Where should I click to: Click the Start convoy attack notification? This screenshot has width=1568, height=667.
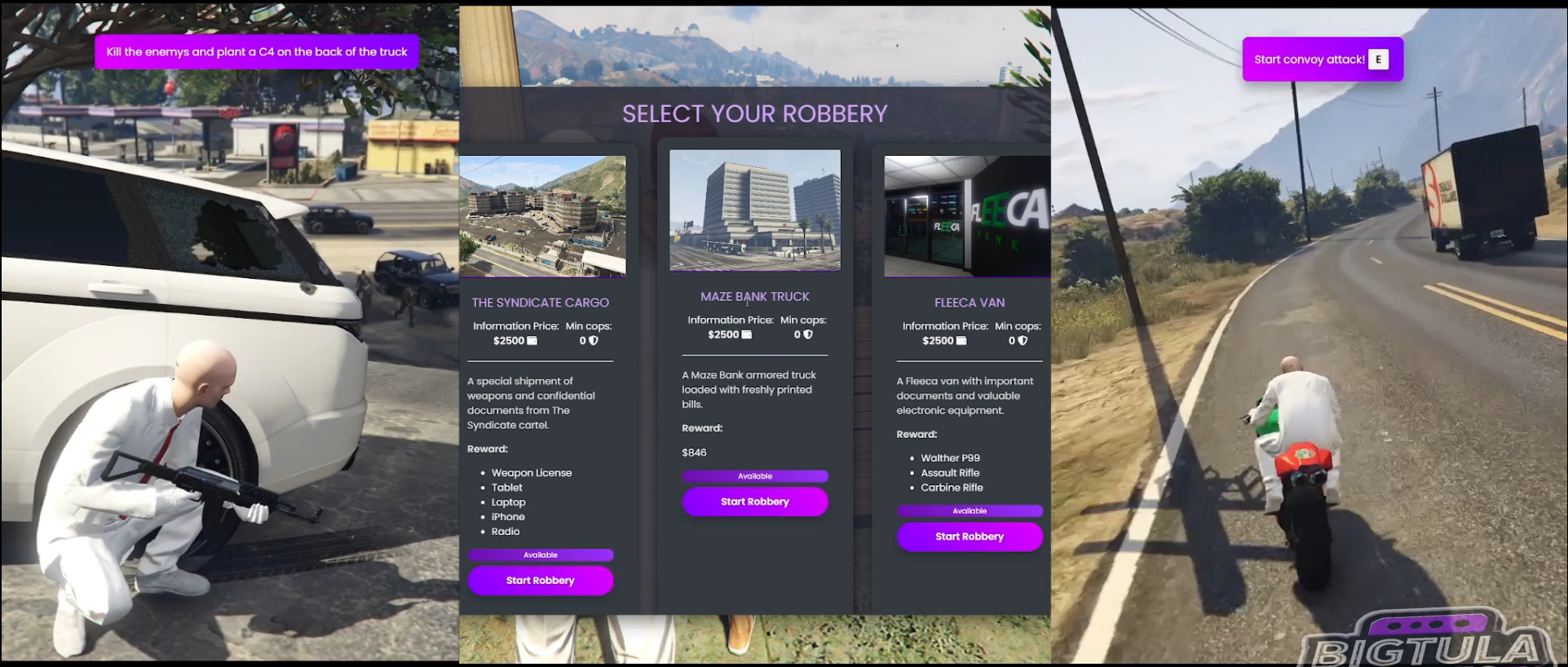pyautogui.click(x=1321, y=59)
